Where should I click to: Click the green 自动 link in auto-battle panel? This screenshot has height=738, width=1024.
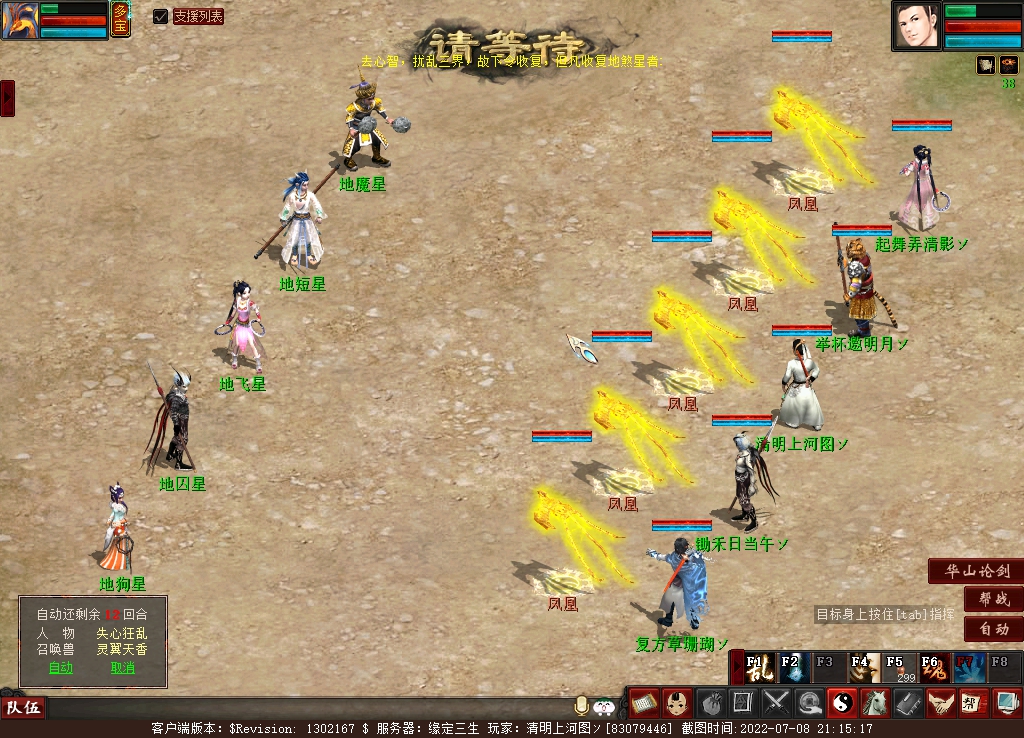tap(61, 668)
